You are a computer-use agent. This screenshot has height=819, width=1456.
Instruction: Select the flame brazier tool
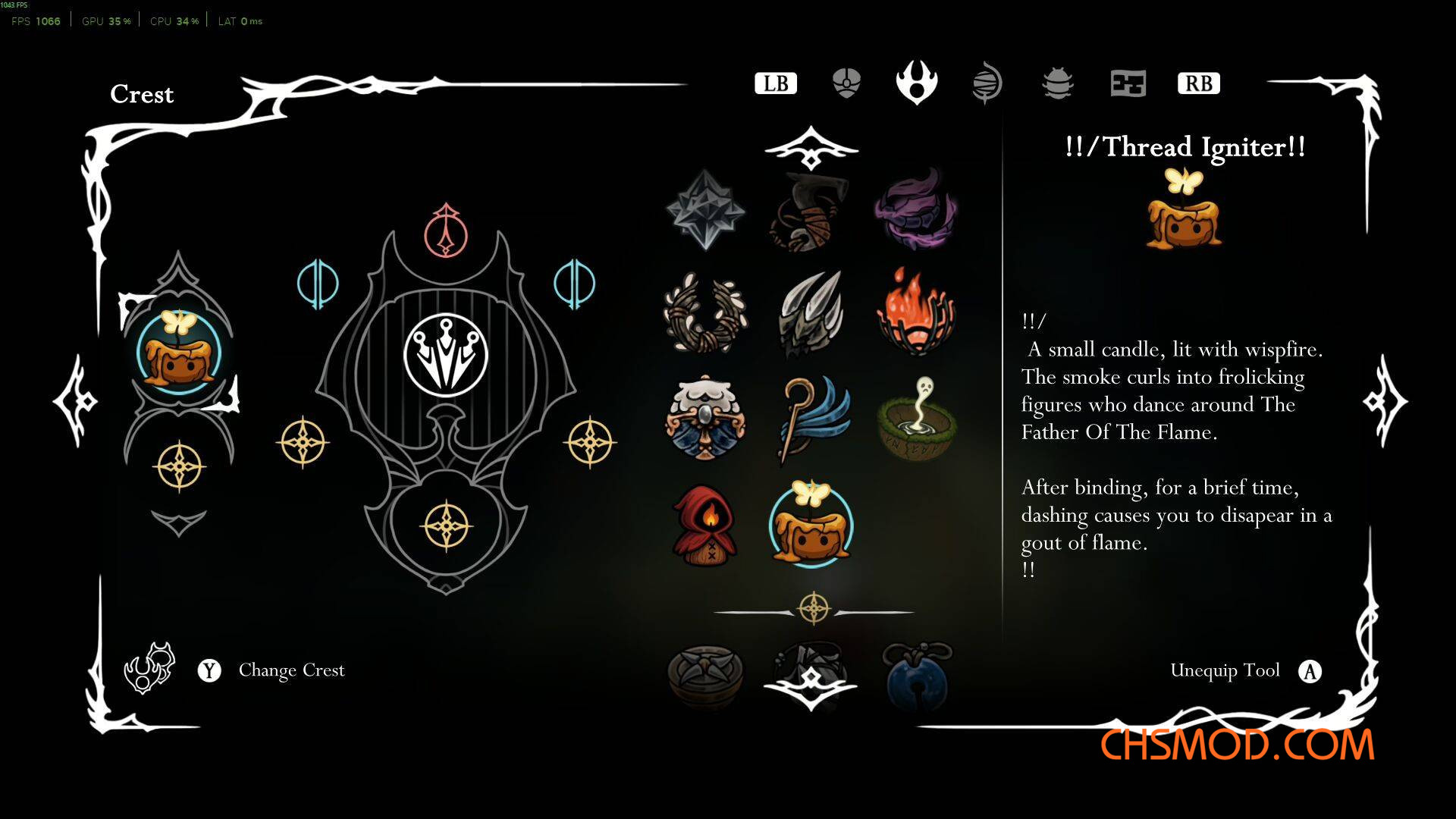tap(916, 312)
